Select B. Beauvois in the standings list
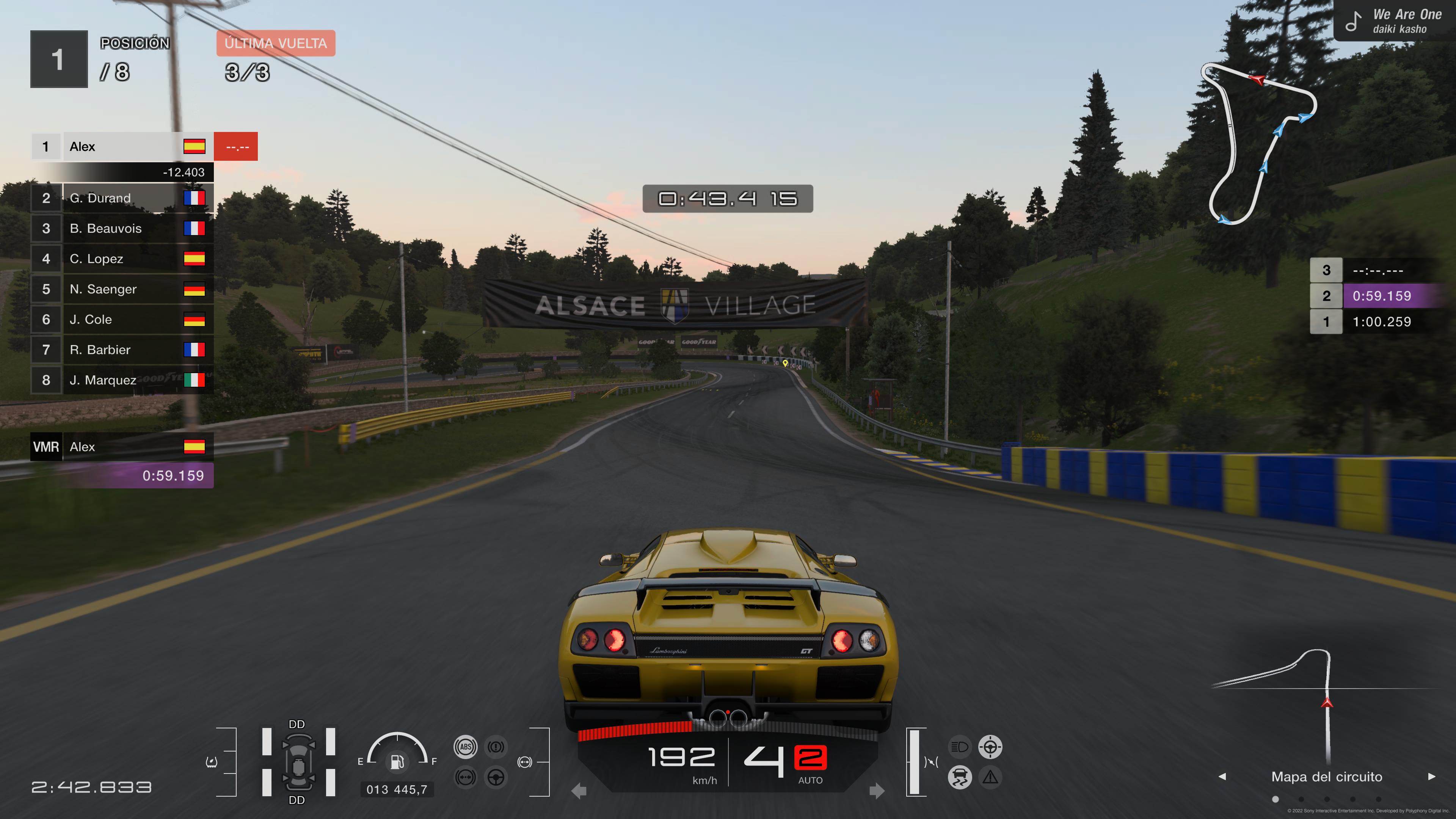 (121, 228)
